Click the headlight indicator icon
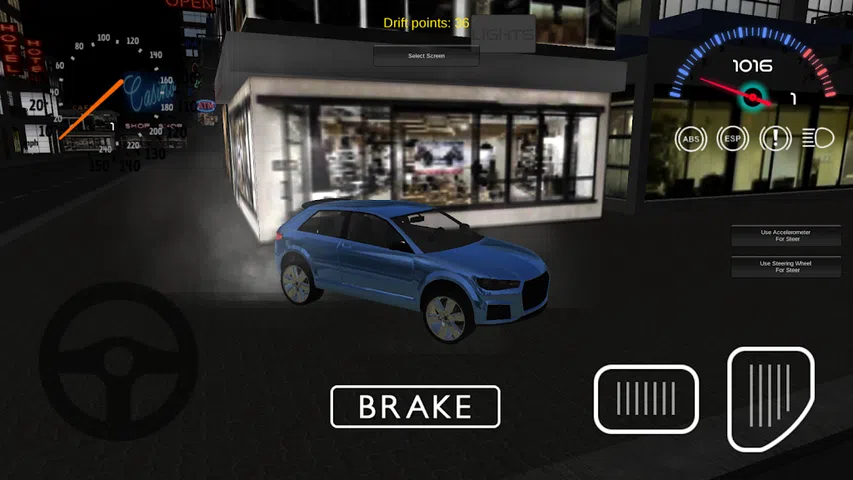Viewport: 853px width, 480px height. point(819,139)
